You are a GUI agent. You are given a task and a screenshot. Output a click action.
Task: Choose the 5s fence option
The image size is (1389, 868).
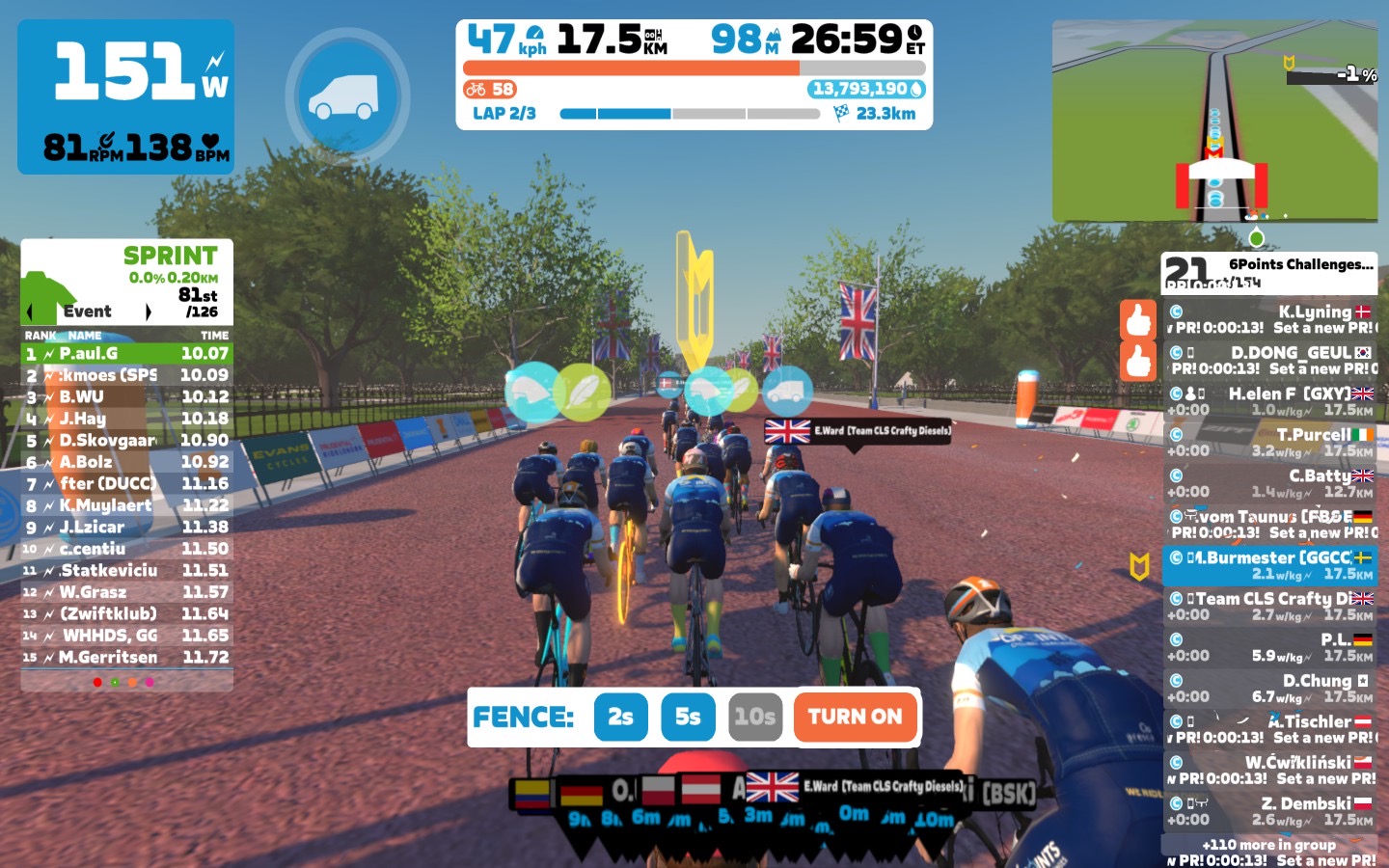click(x=688, y=717)
